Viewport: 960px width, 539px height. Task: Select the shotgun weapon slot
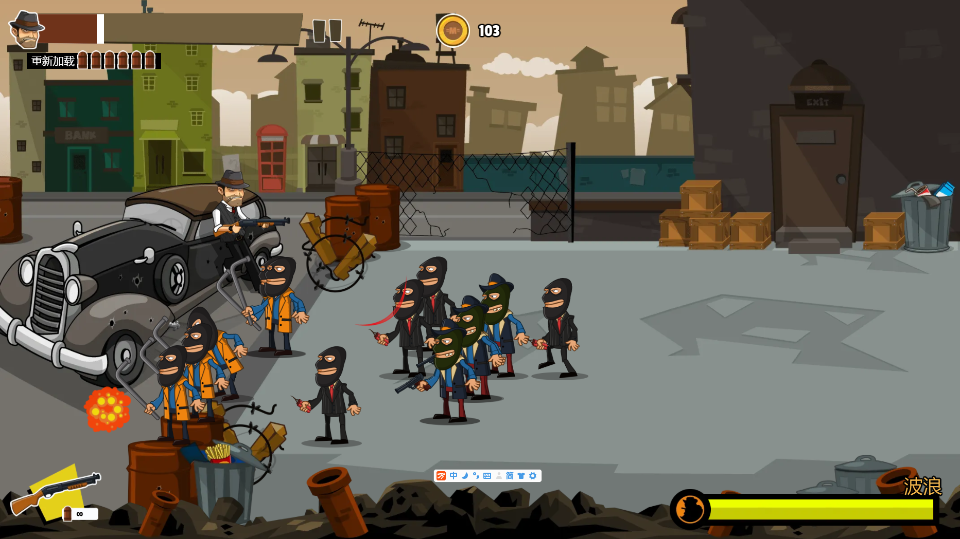tap(55, 491)
